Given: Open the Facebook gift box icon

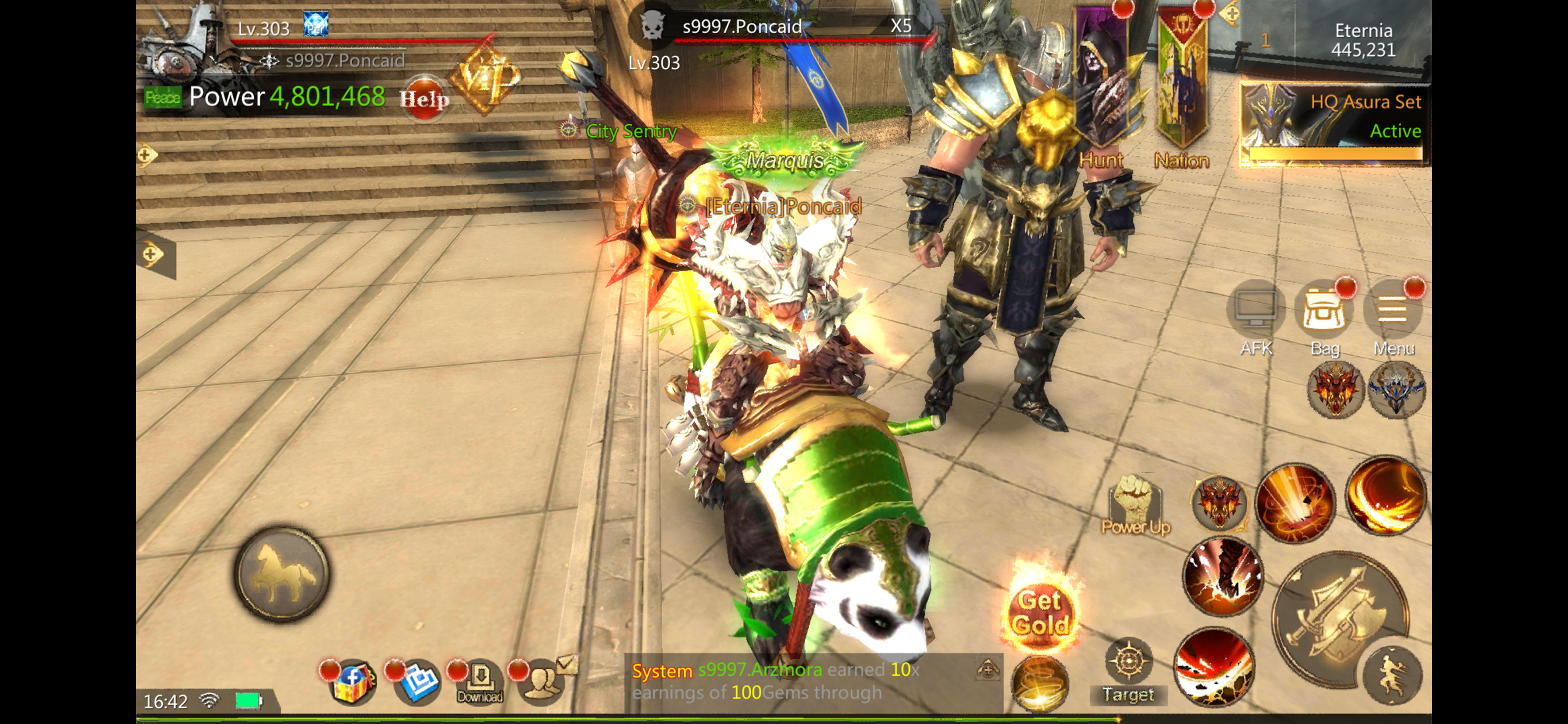Looking at the screenshot, I should click(x=352, y=681).
